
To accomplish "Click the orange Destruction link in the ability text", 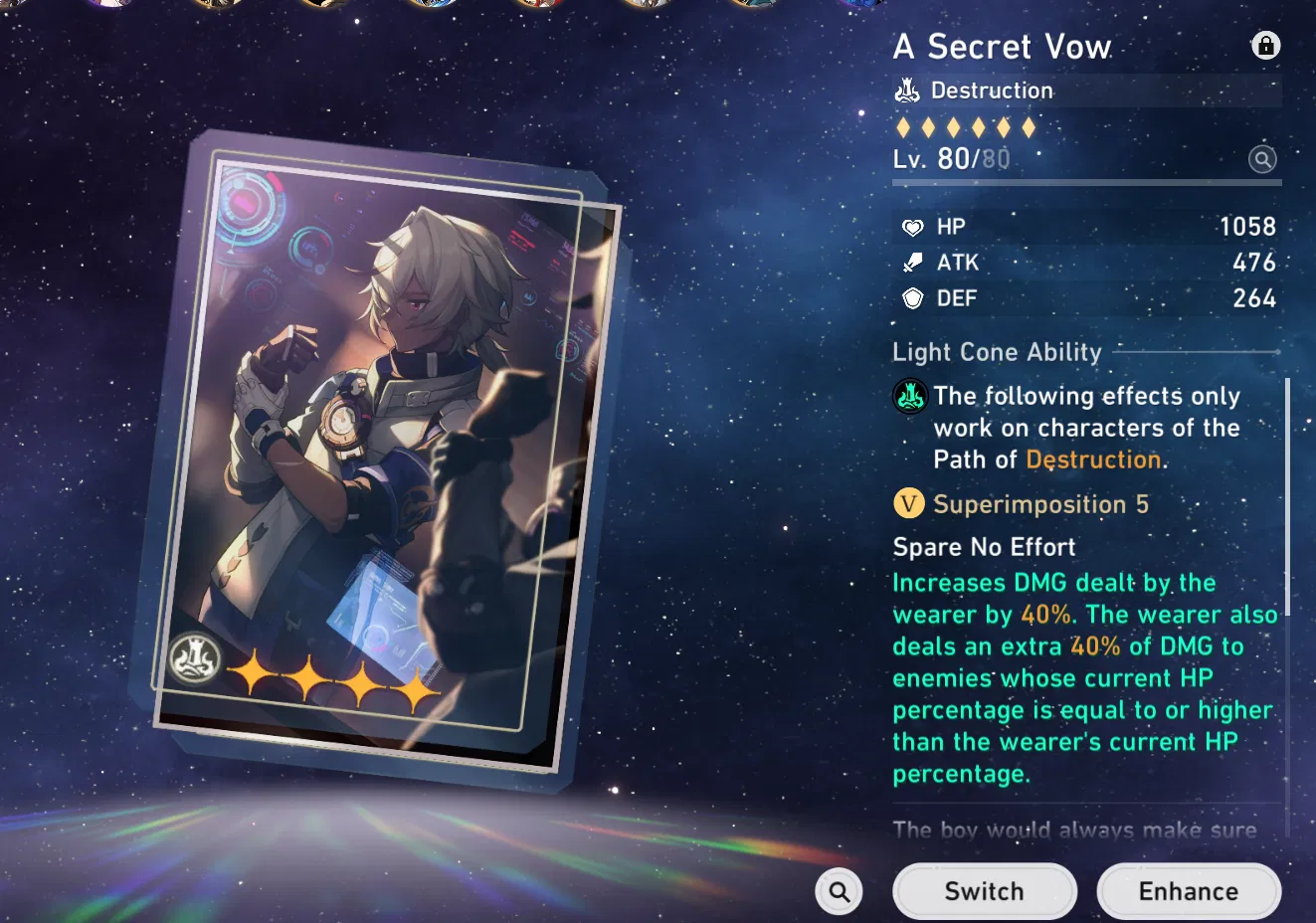I will [1093, 460].
